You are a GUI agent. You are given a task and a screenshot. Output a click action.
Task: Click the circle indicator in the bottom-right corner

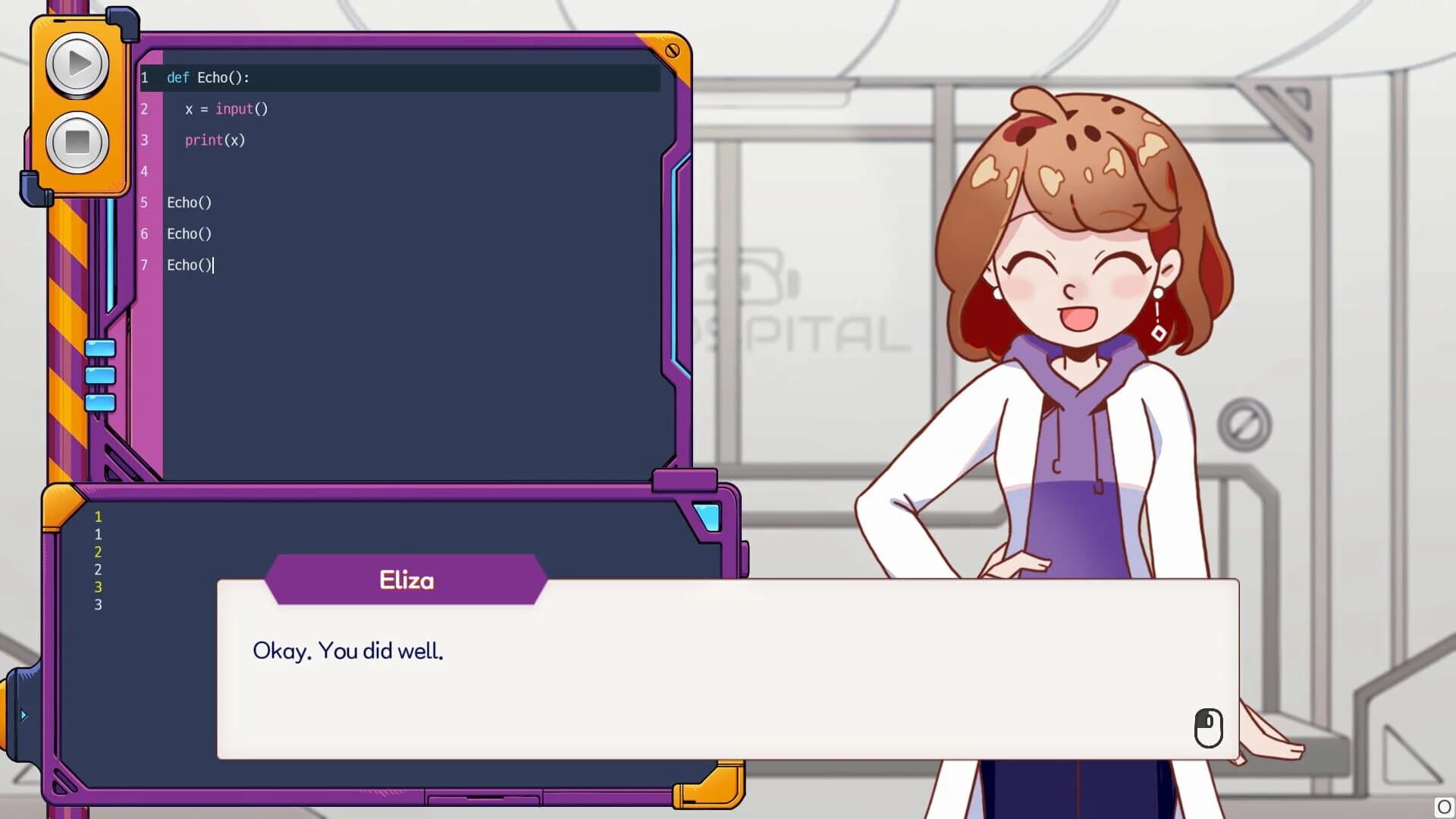[1443, 806]
